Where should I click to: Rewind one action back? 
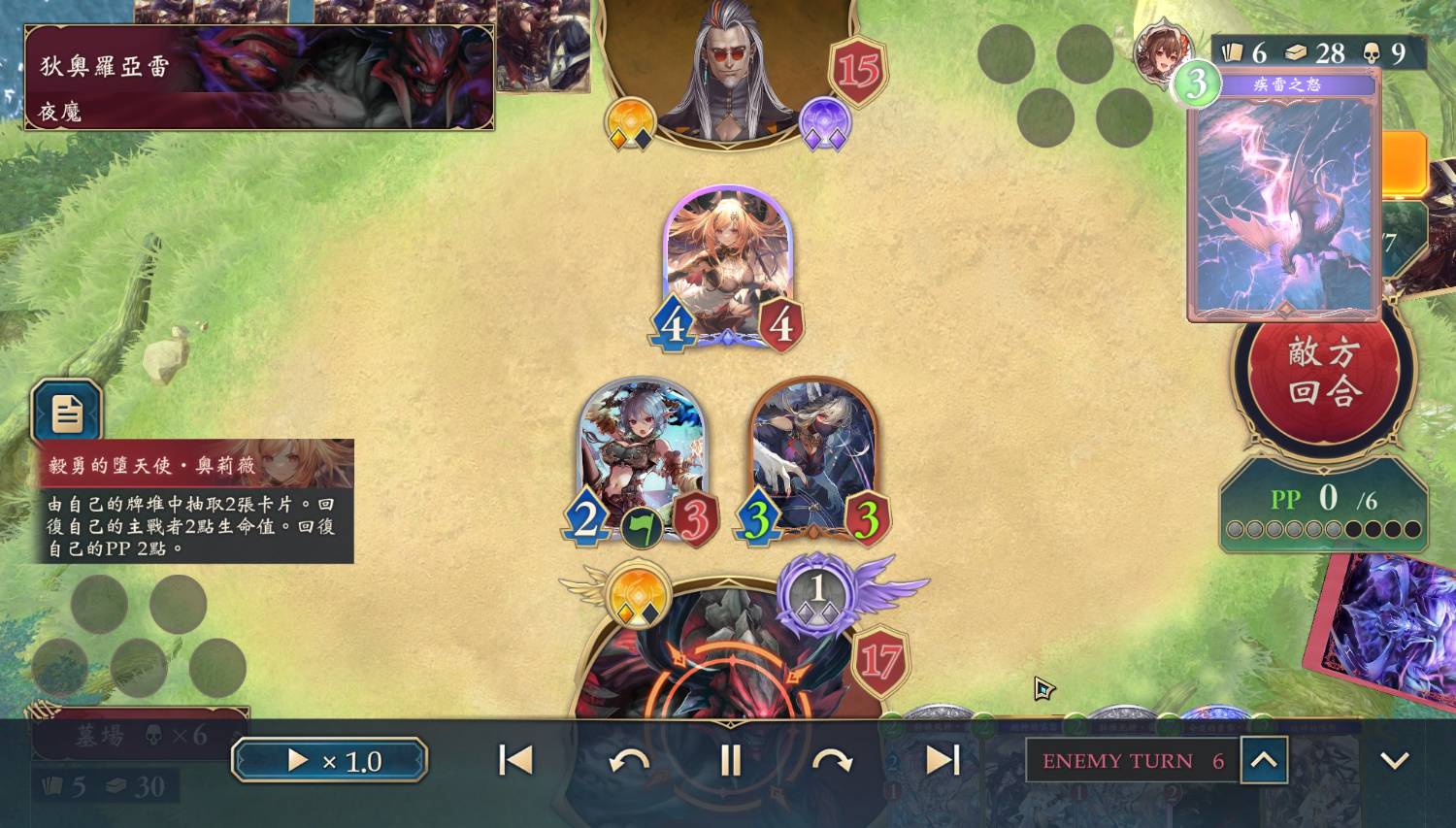pos(629,760)
